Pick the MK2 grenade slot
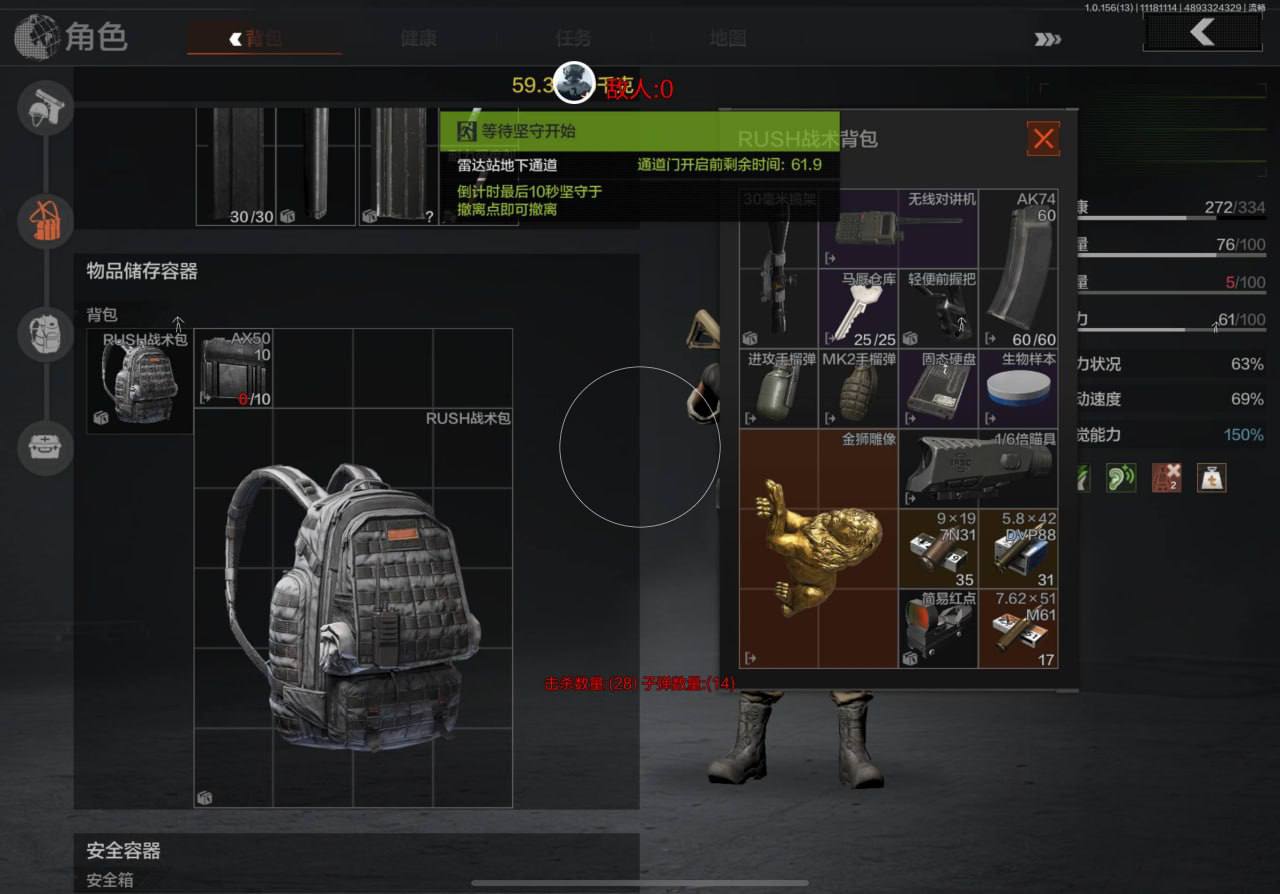 click(858, 388)
